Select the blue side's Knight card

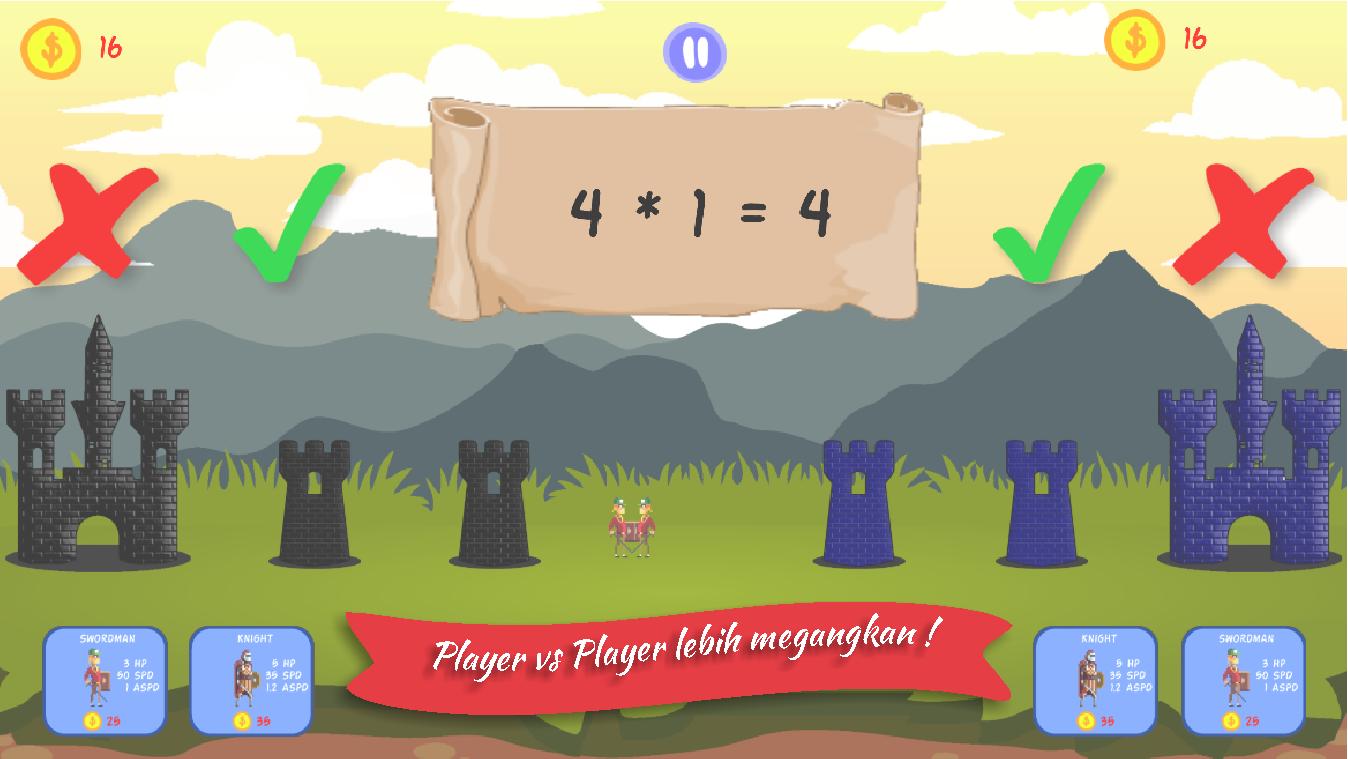pyautogui.click(x=1095, y=681)
